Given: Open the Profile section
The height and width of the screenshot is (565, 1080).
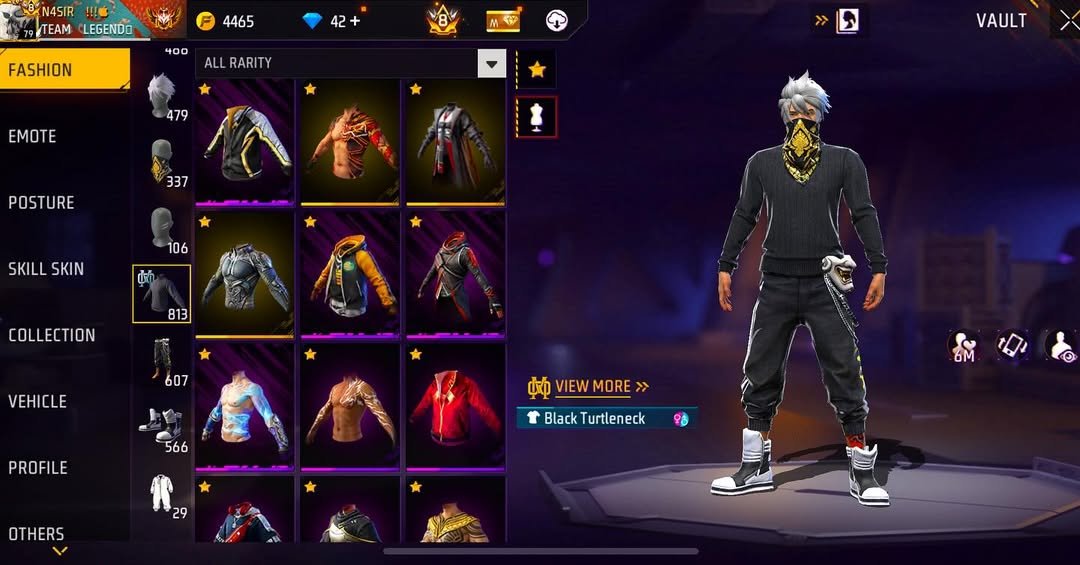Looking at the screenshot, I should (38, 468).
